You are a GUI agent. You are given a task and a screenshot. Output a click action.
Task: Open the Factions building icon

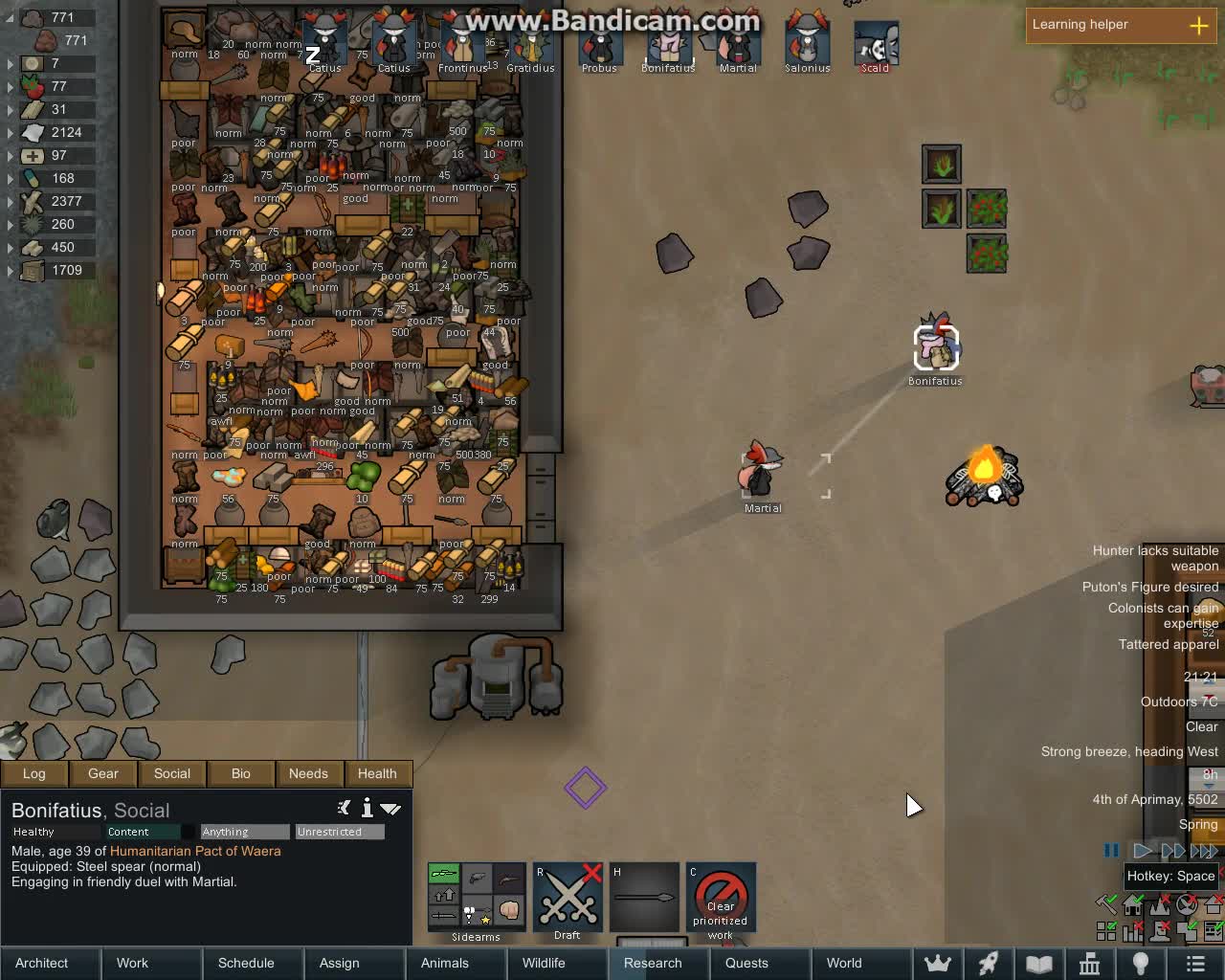point(1090,964)
